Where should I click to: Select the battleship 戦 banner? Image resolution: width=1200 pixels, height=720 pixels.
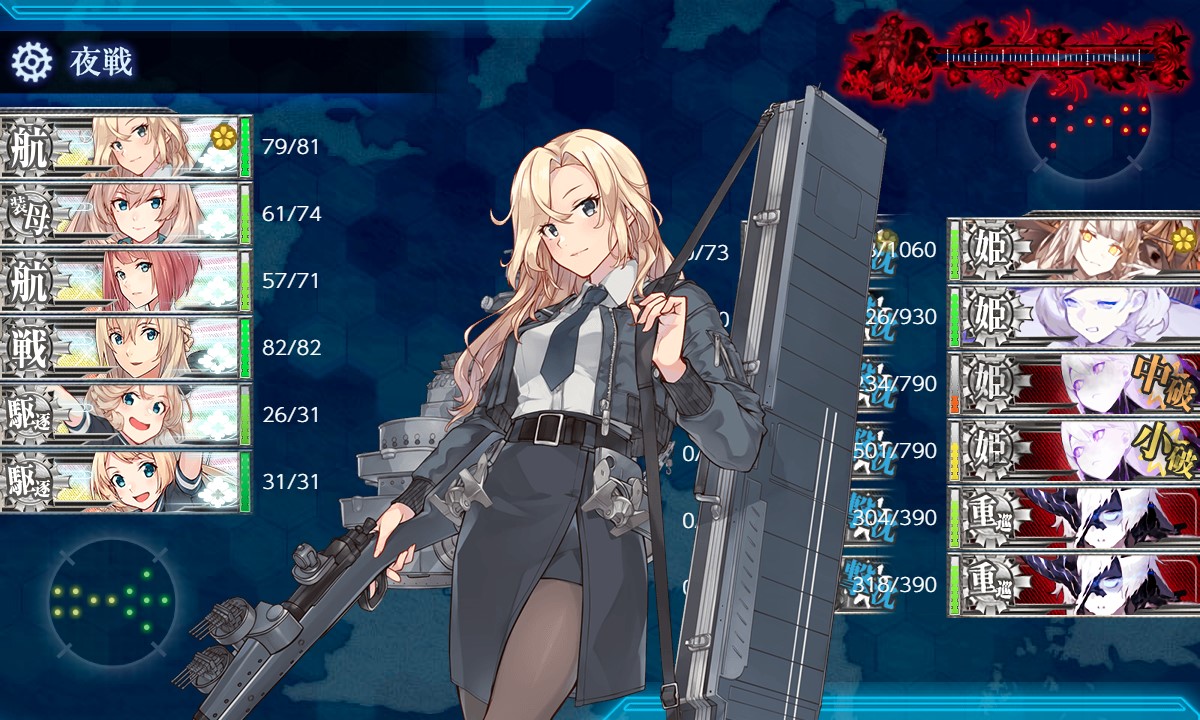tap(125, 348)
